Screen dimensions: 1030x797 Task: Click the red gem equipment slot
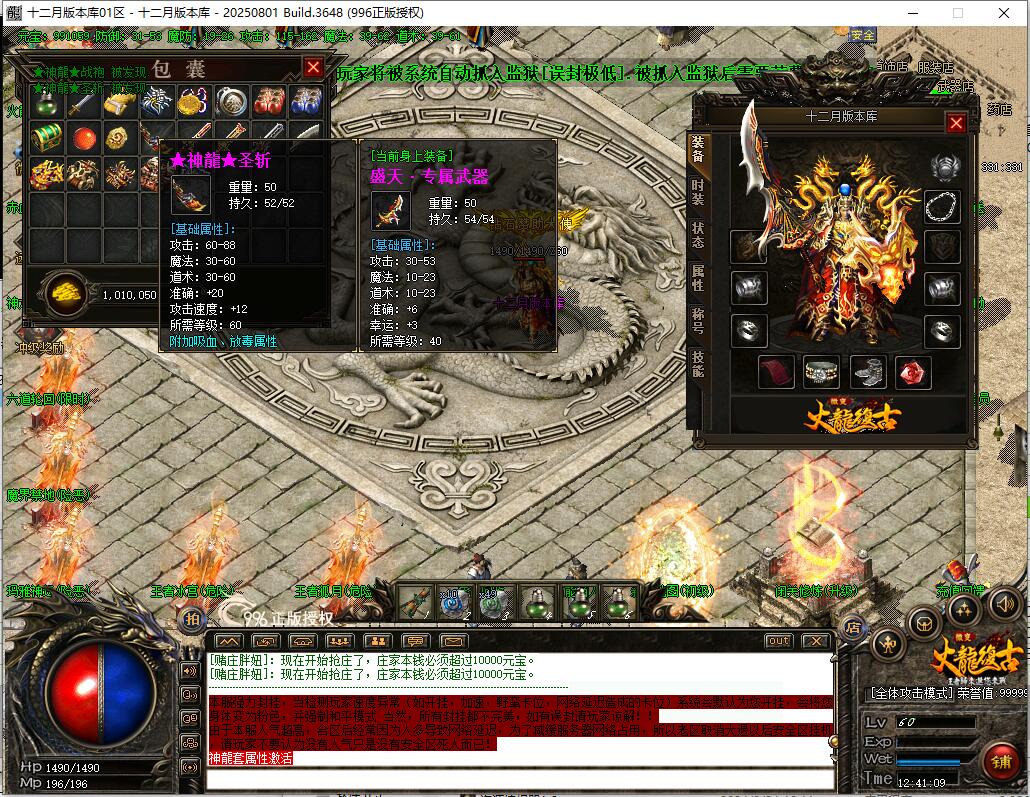(912, 372)
